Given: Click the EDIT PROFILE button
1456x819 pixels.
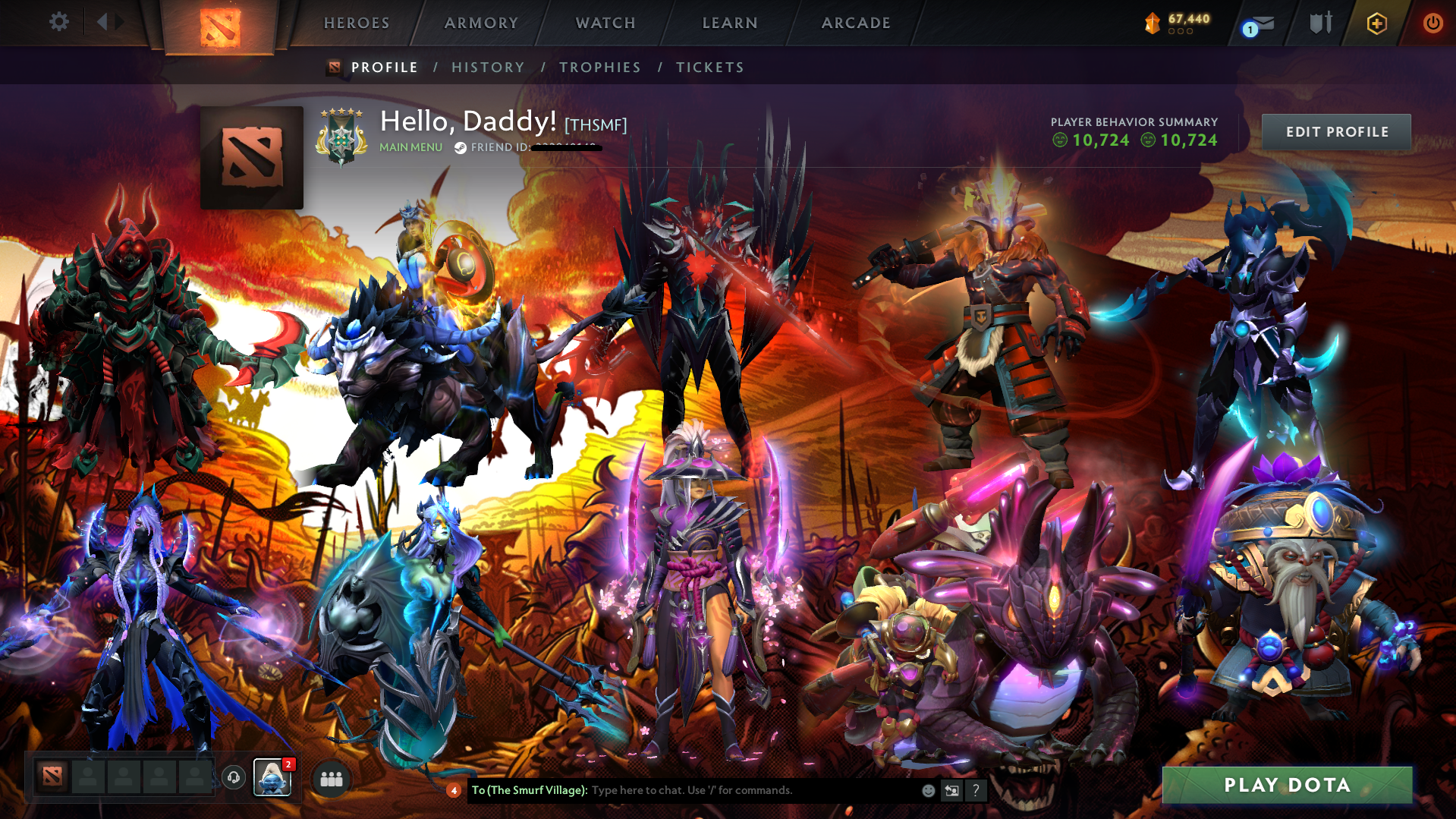Looking at the screenshot, I should [1335, 131].
